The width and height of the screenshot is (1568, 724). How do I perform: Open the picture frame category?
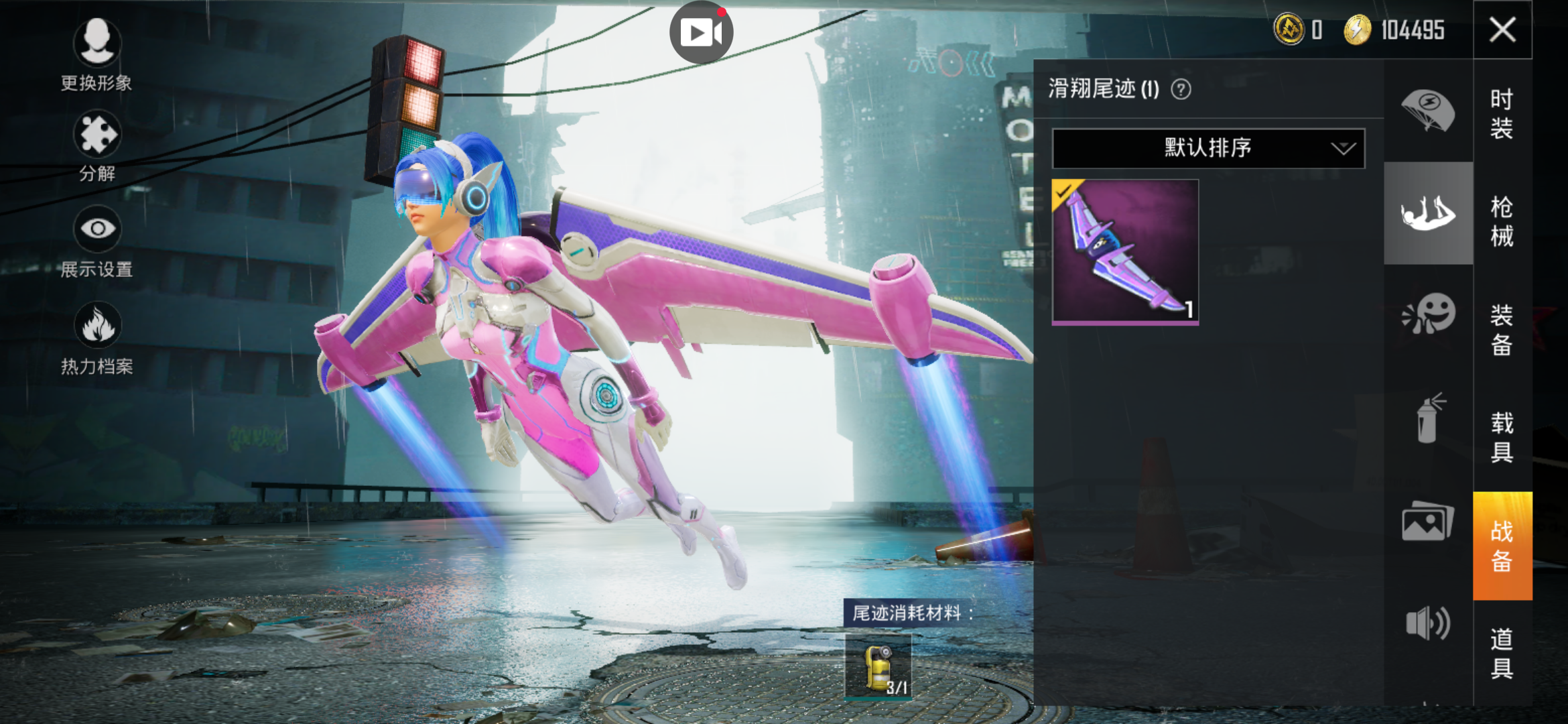coord(1428,521)
